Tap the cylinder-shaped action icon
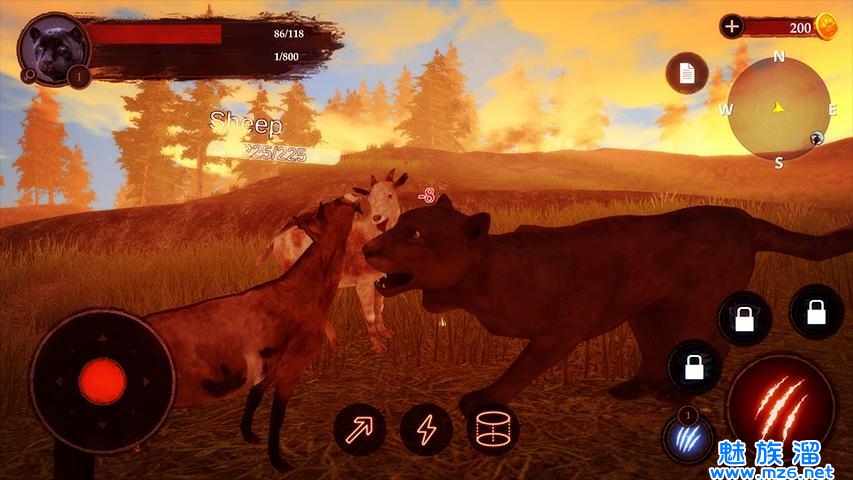Image resolution: width=853 pixels, height=480 pixels. pos(493,430)
